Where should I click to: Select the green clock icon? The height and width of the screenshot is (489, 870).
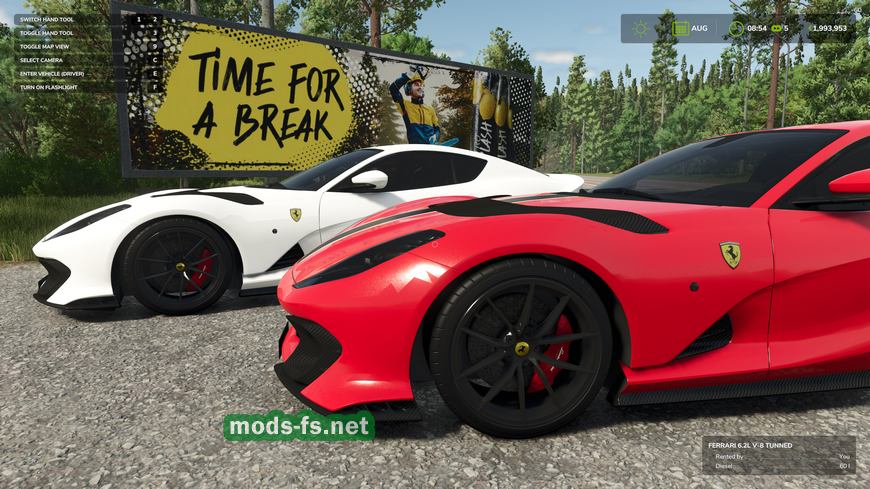[x=736, y=28]
